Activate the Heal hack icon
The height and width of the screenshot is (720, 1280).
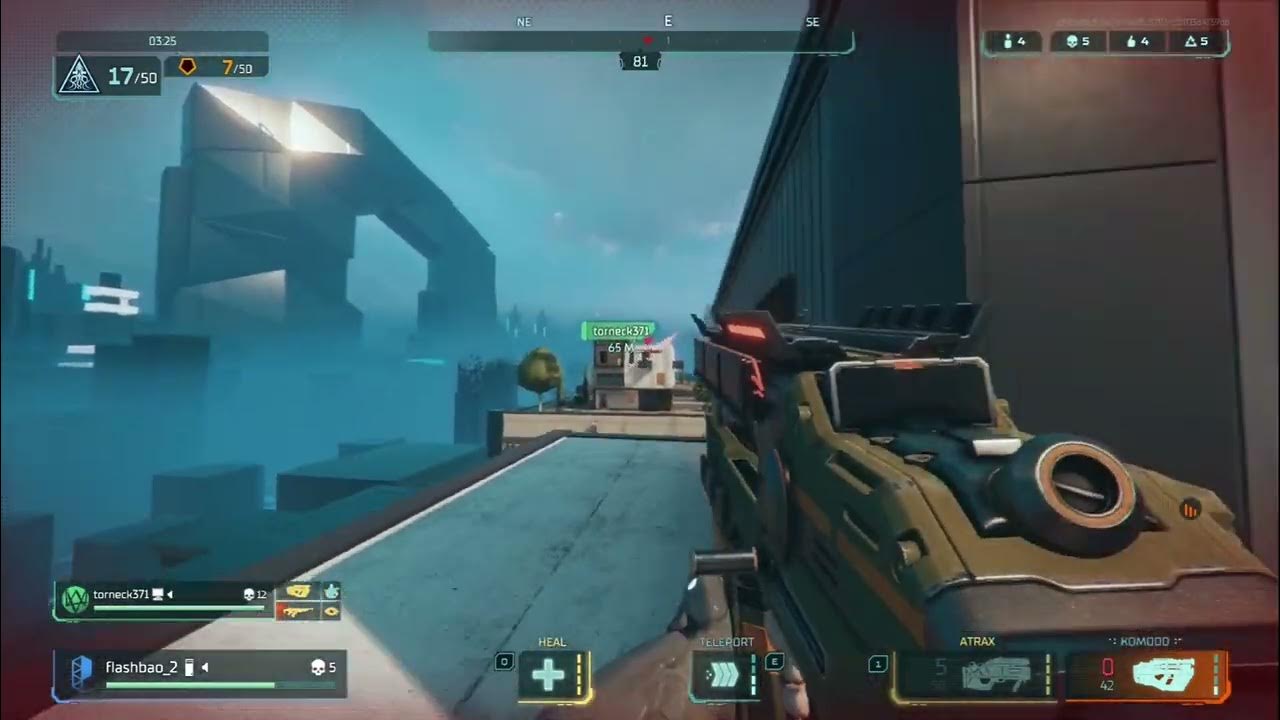[x=548, y=677]
